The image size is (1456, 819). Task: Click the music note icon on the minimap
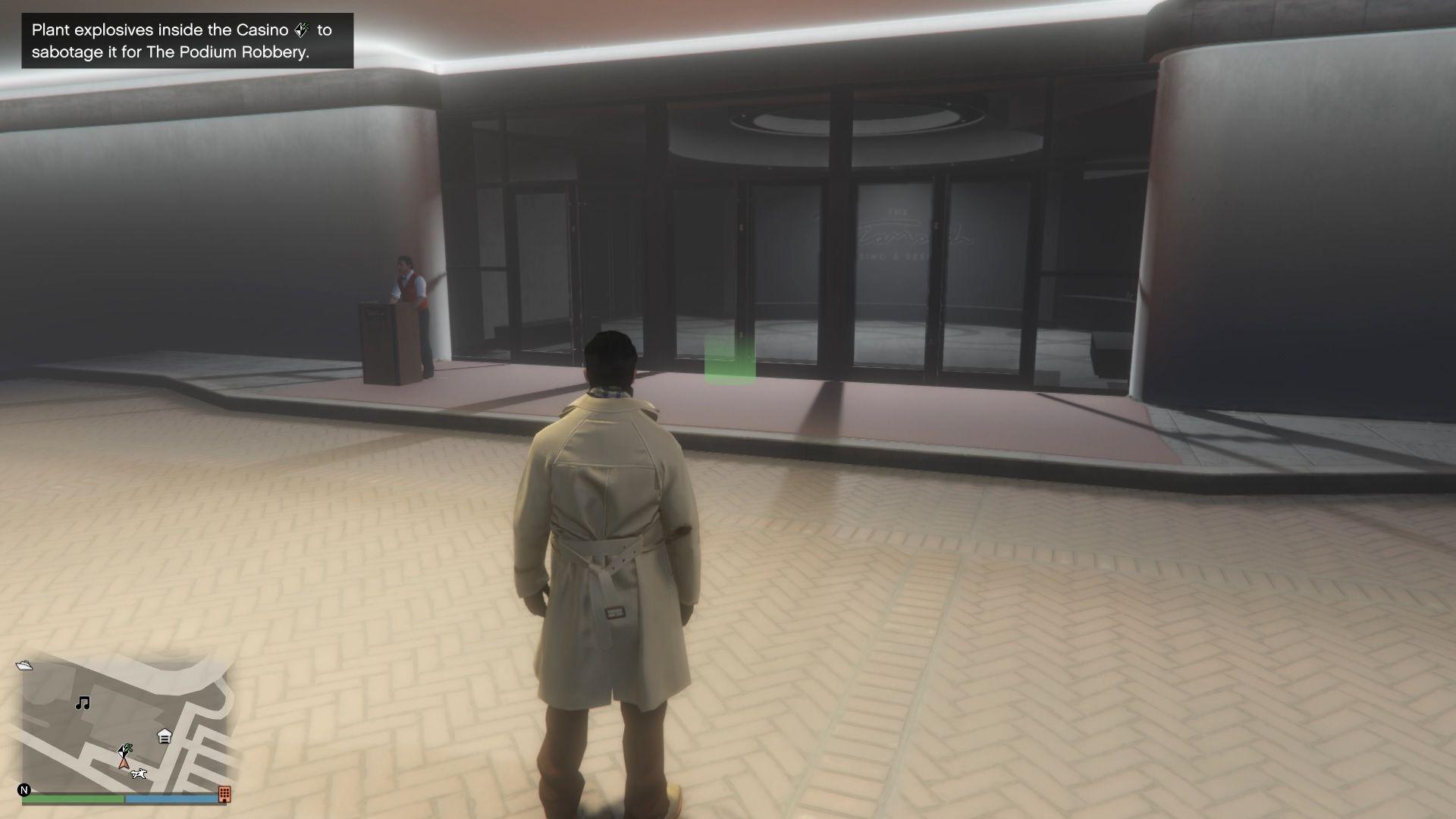click(x=83, y=702)
